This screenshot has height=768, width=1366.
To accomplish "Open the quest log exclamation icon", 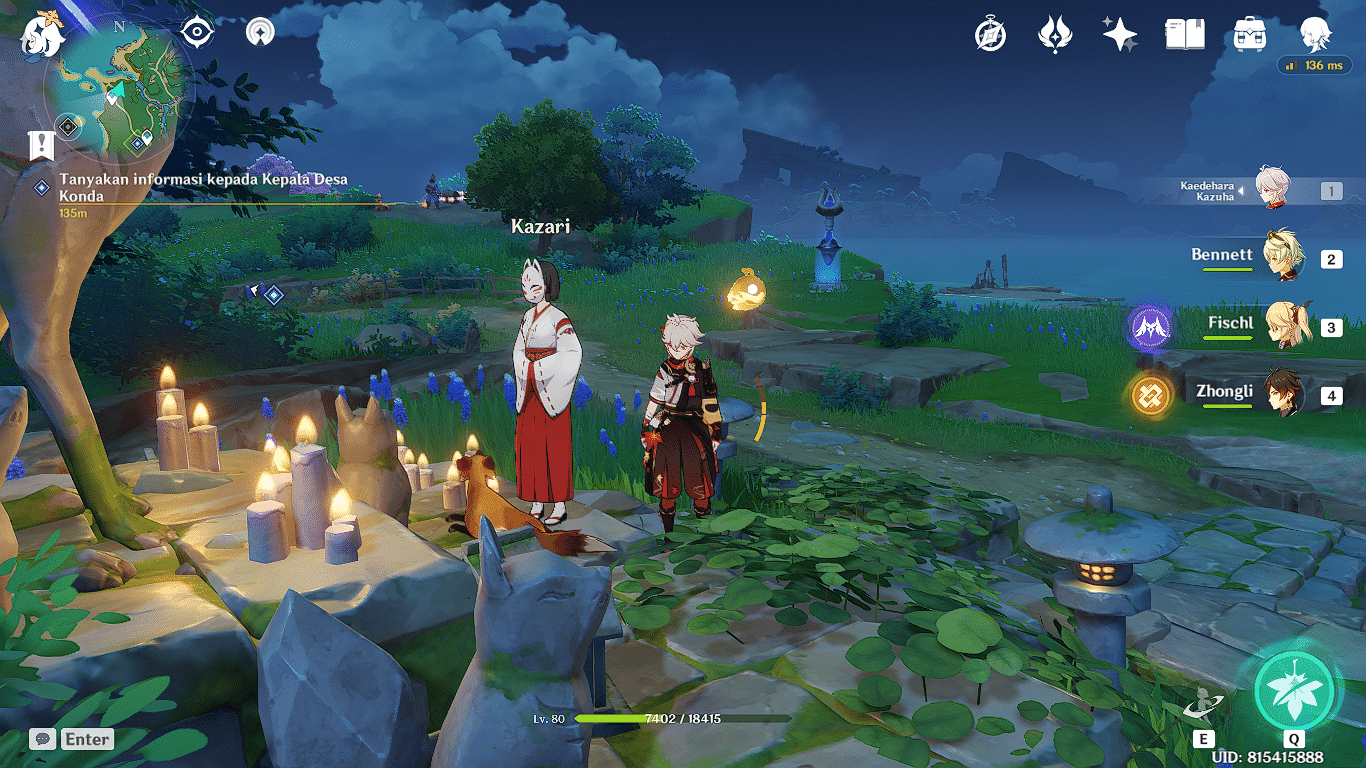I will tap(41, 146).
